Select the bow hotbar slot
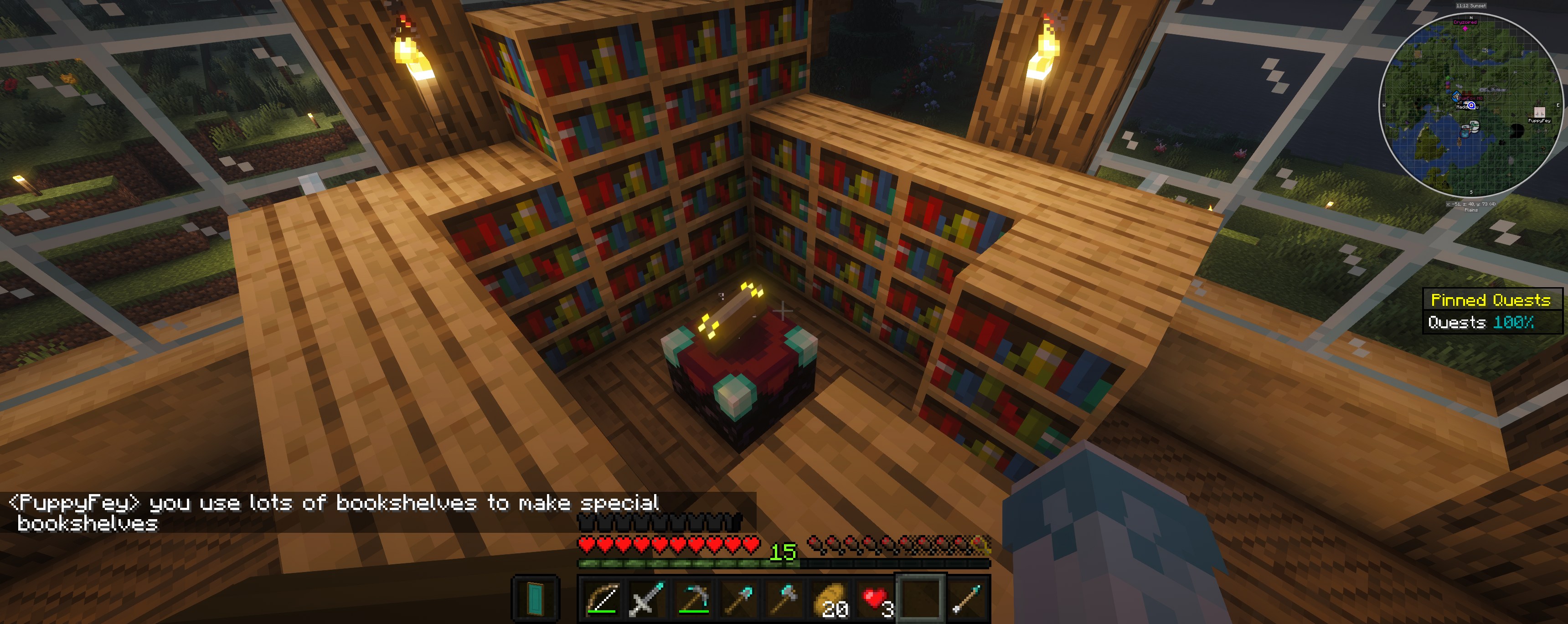Image resolution: width=1568 pixels, height=624 pixels. click(602, 598)
